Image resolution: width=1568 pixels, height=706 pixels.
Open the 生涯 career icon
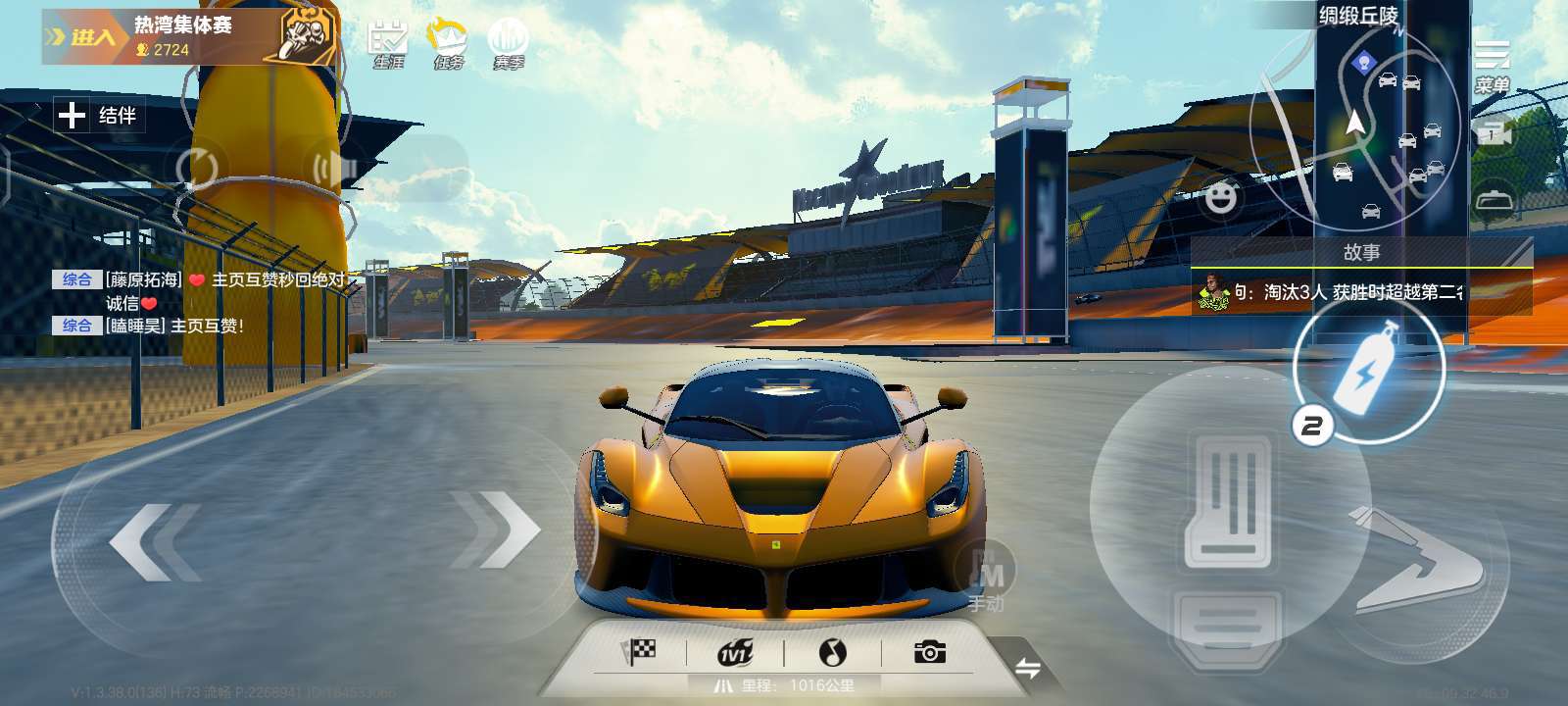pos(388,44)
